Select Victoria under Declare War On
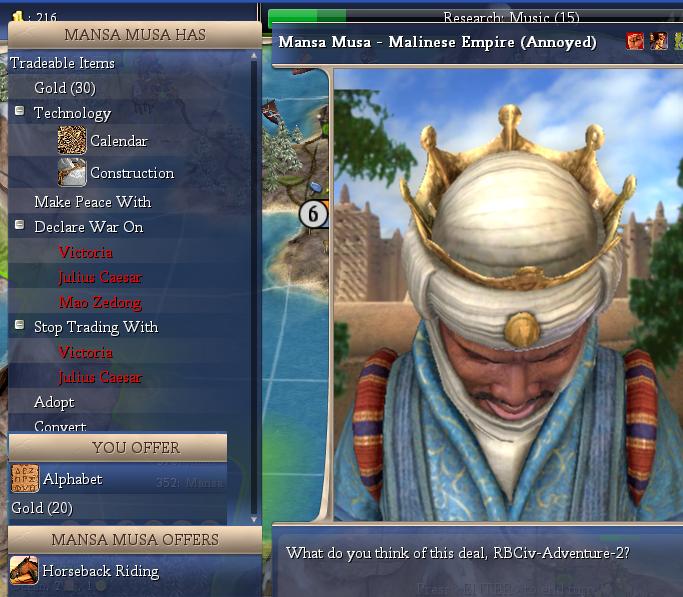This screenshot has width=683, height=597. pos(85,252)
